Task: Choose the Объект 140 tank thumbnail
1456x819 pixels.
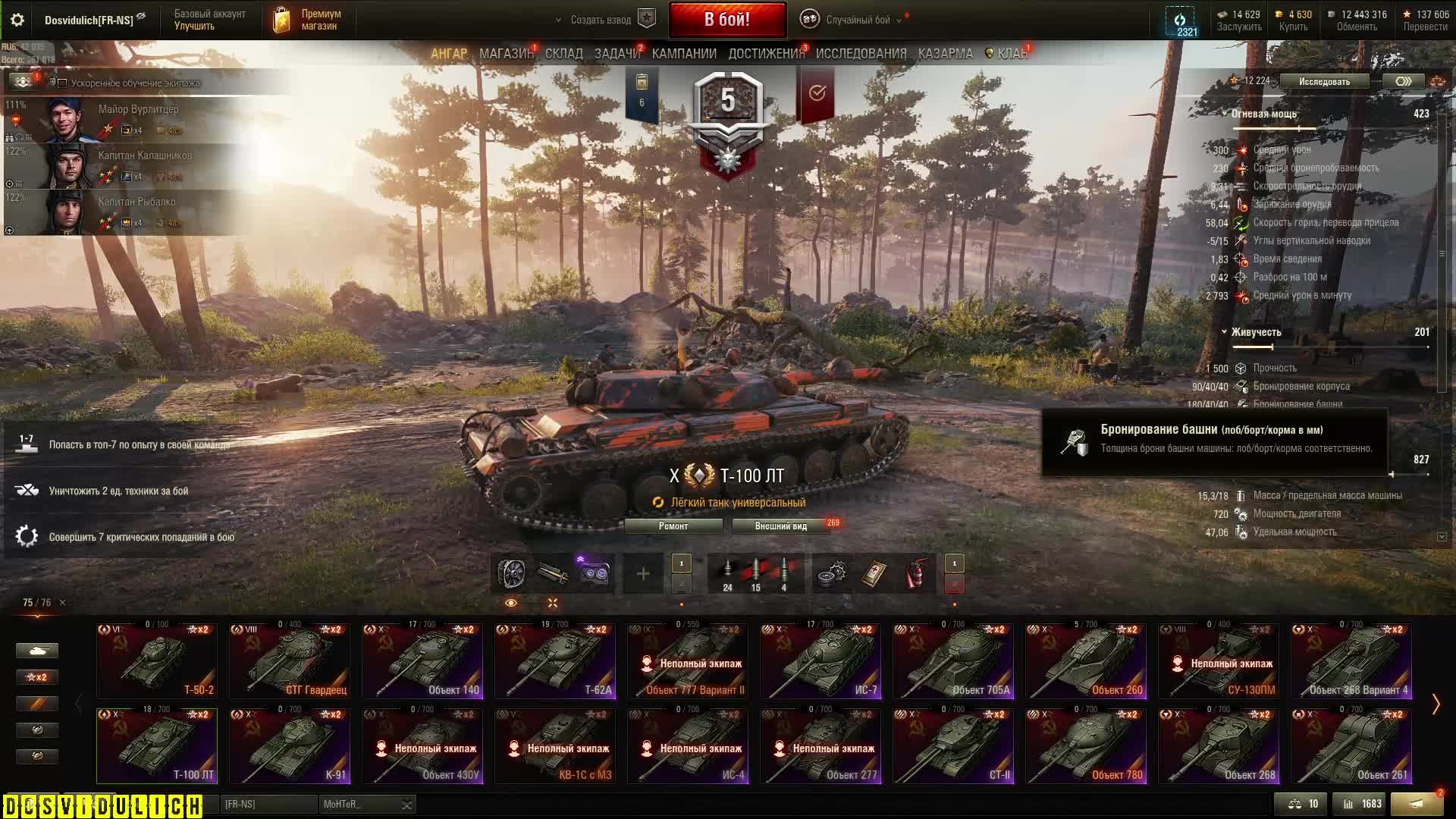Action: pyautogui.click(x=422, y=661)
